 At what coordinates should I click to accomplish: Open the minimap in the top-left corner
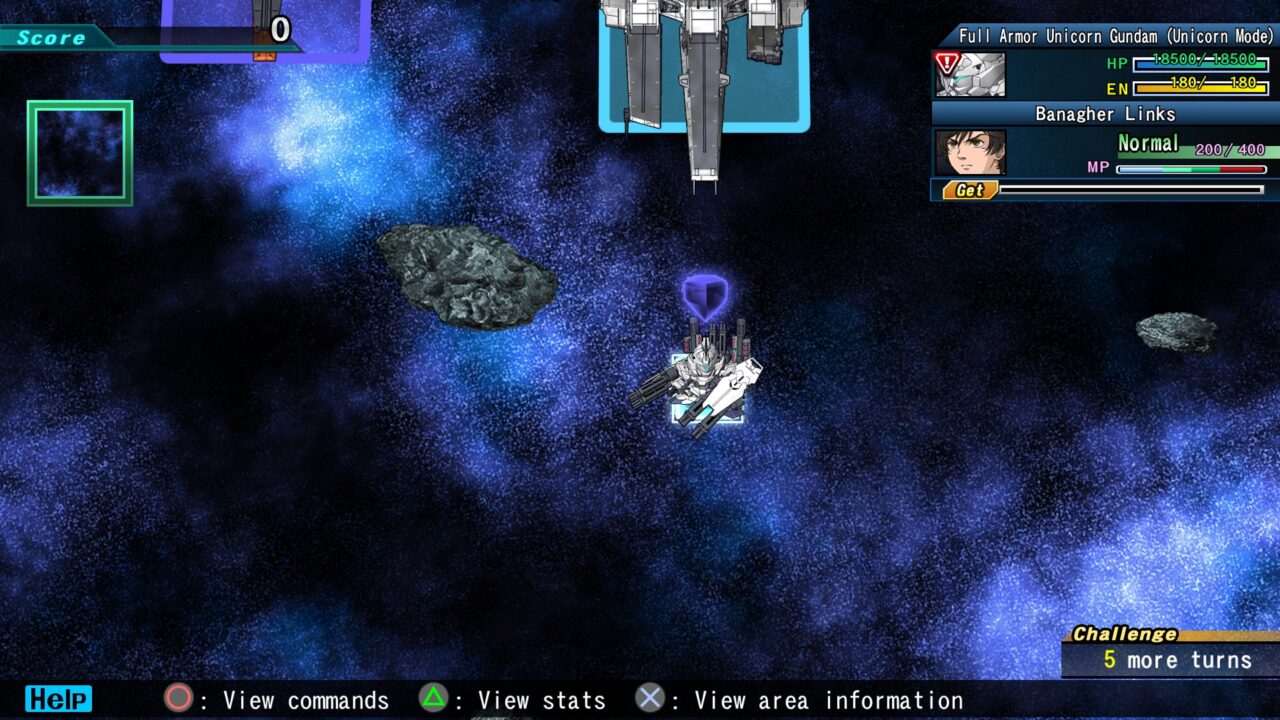coord(79,152)
